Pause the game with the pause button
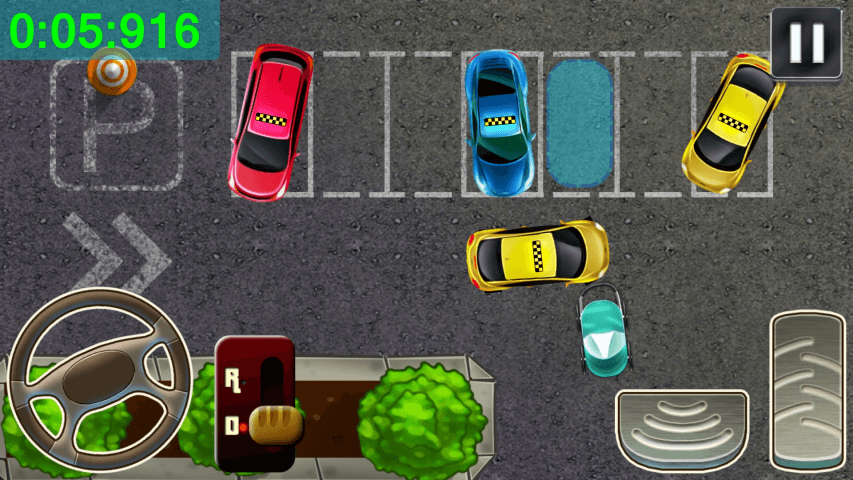This screenshot has height=480, width=853. (806, 41)
